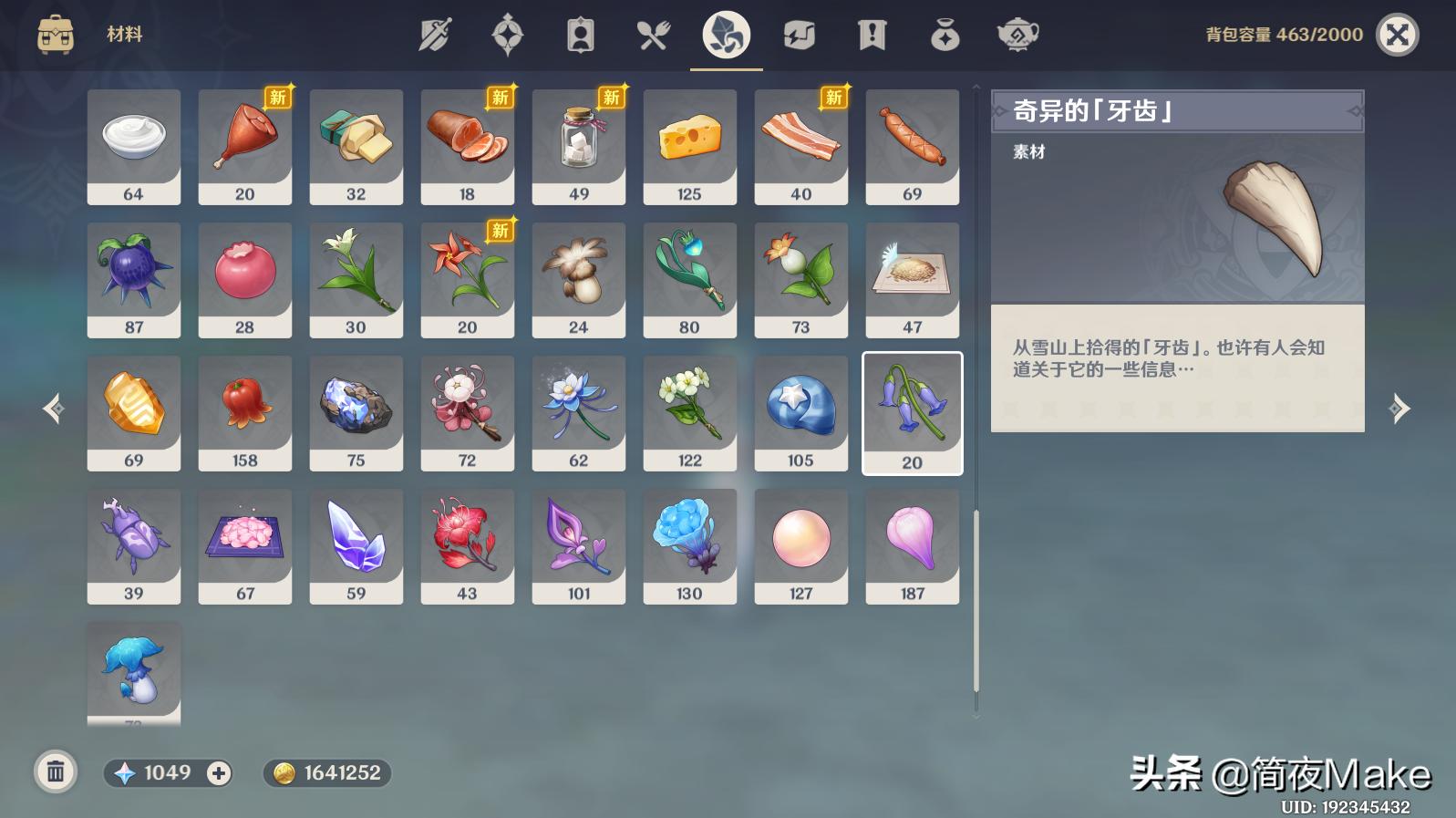Switch to the Quest Items banner tab
This screenshot has height=818, width=1456.
pos(871,34)
